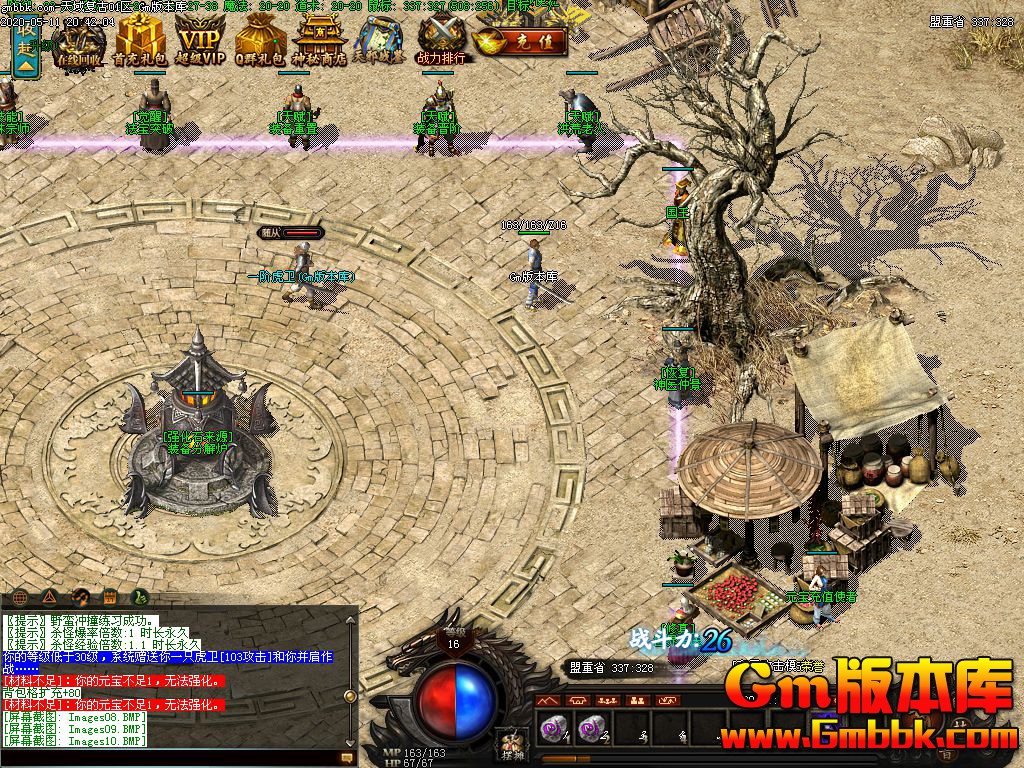The image size is (1024, 768).
Task: Click the 充值 recharge button
Action: coord(521,44)
